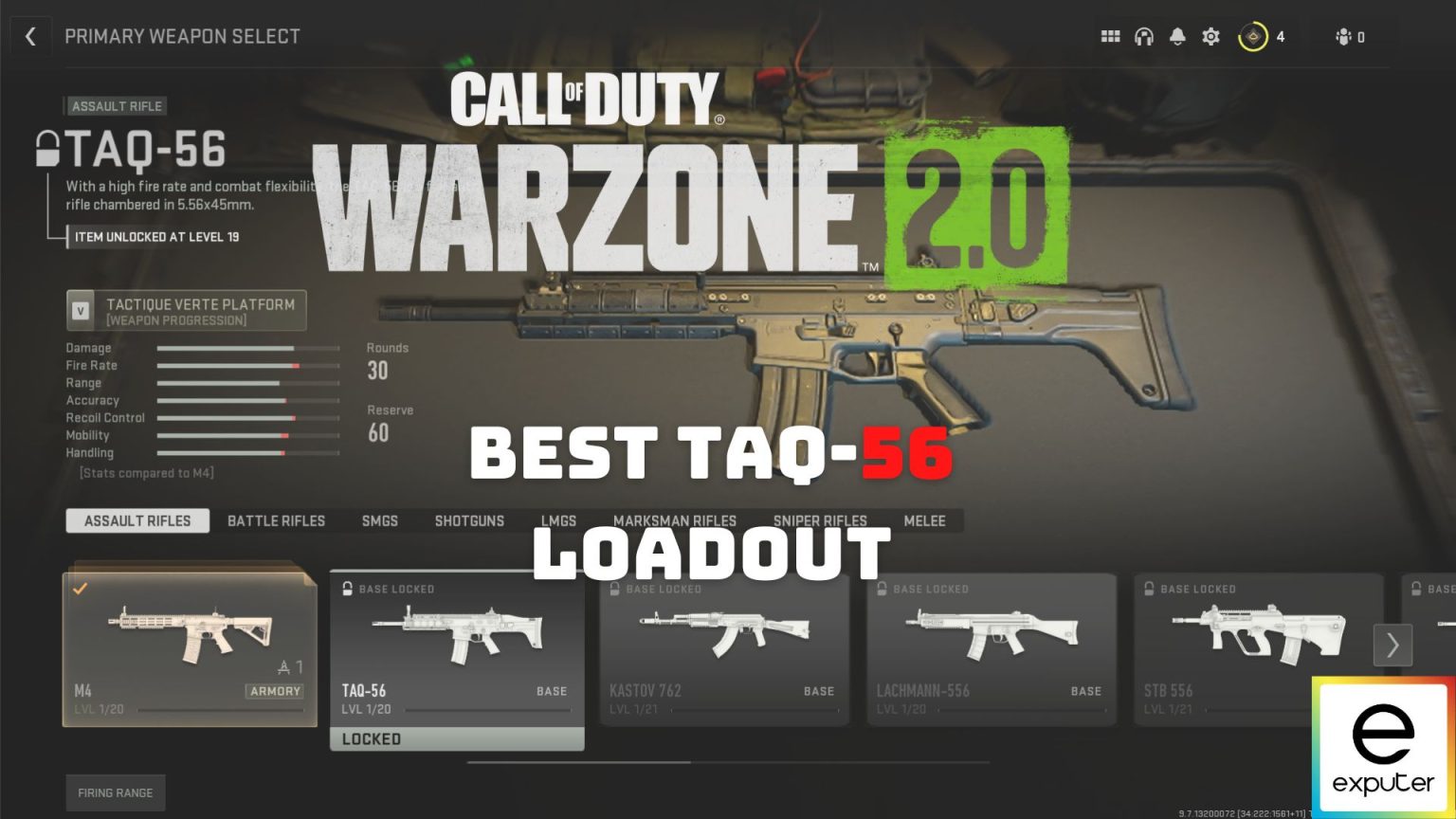Click the back arrow to exit weapon select
This screenshot has width=1456, height=819.
point(31,36)
